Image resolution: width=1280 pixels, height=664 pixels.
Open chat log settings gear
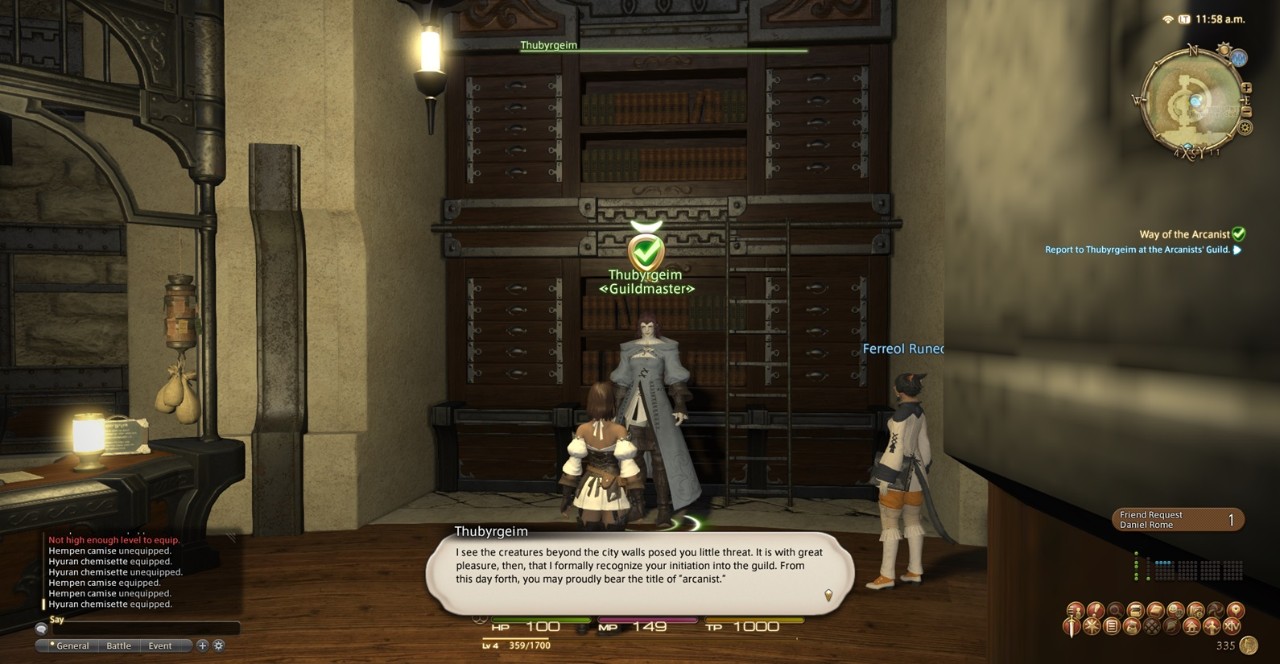(218, 645)
